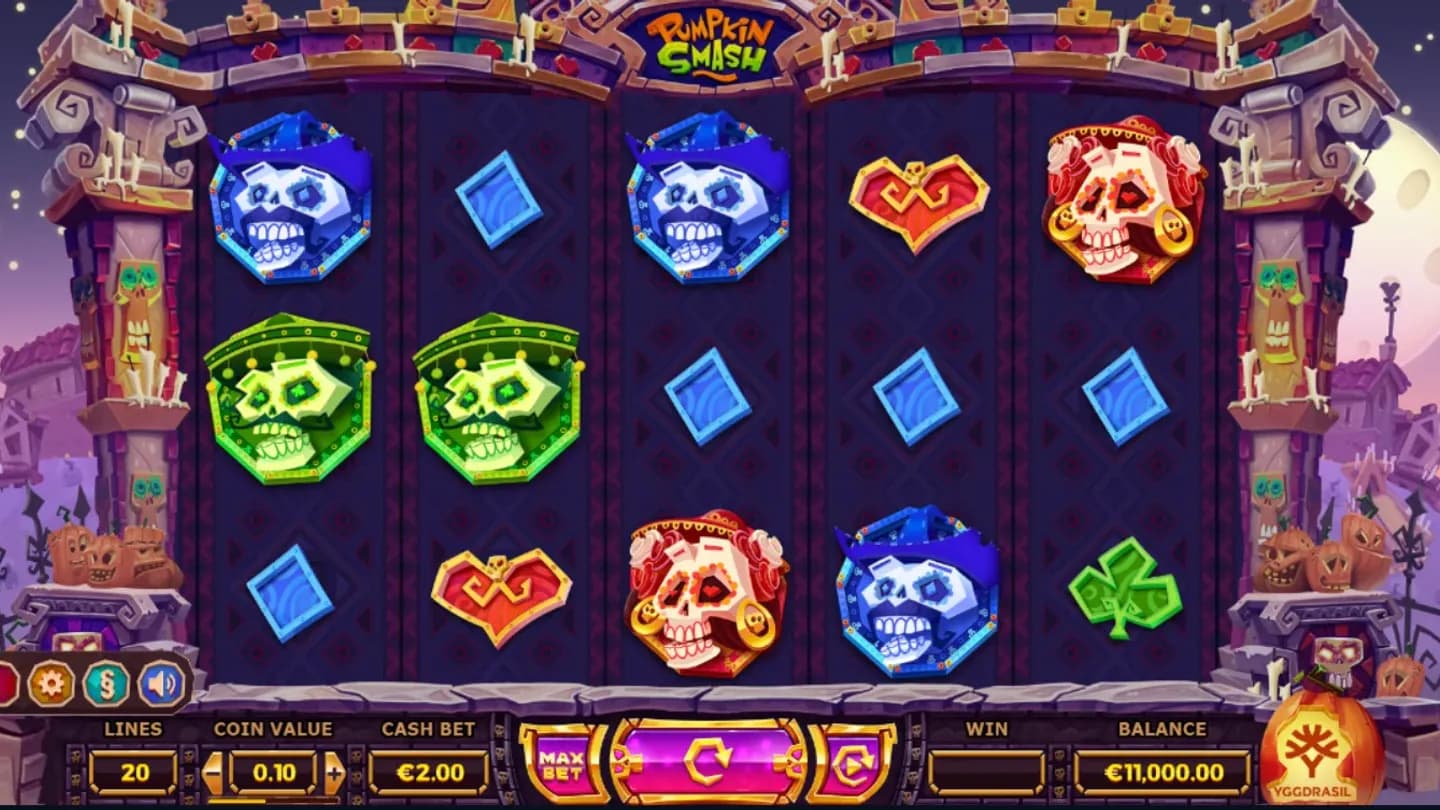1440x810 pixels.
Task: Click the Cash Bet €2.00 display
Action: (x=428, y=770)
